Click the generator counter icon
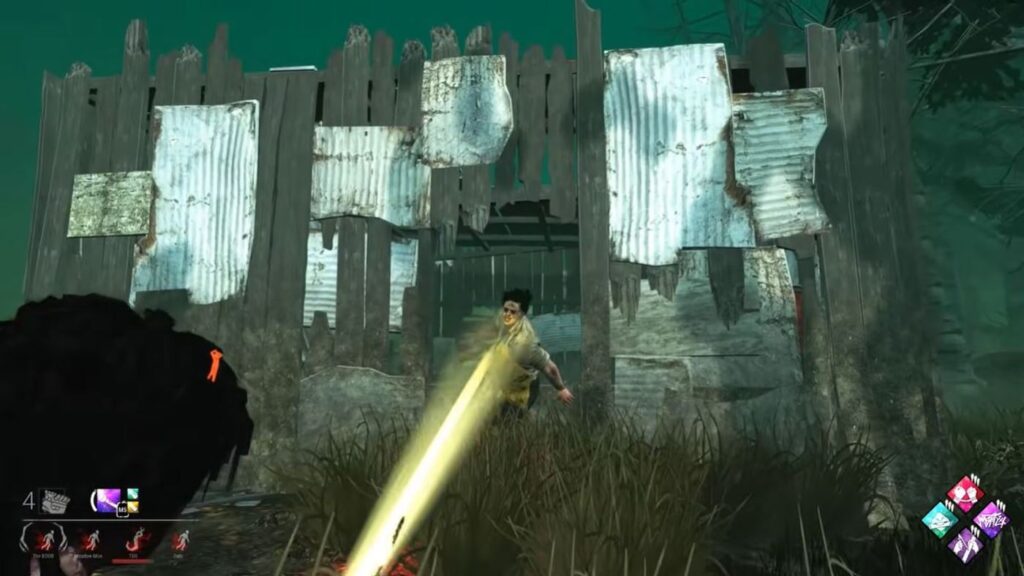The width and height of the screenshot is (1024, 576). pos(54,501)
